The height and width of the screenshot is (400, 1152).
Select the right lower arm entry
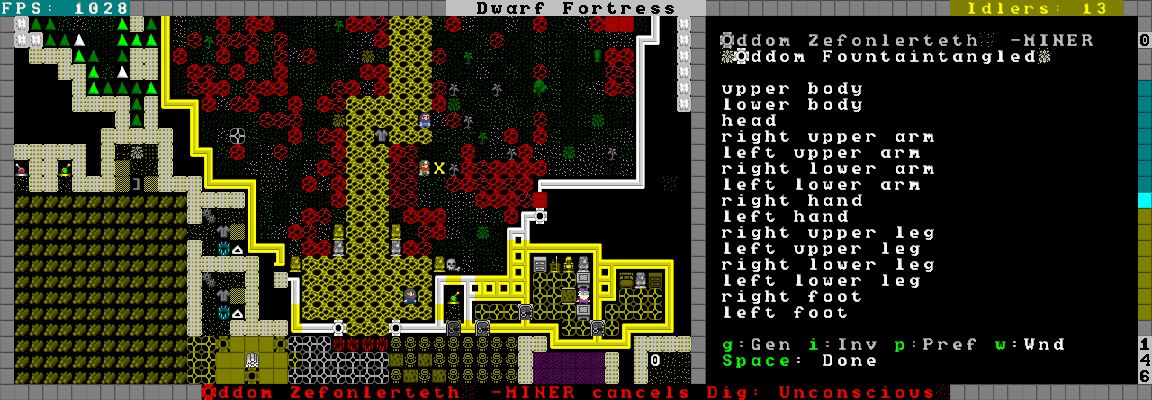827,169
